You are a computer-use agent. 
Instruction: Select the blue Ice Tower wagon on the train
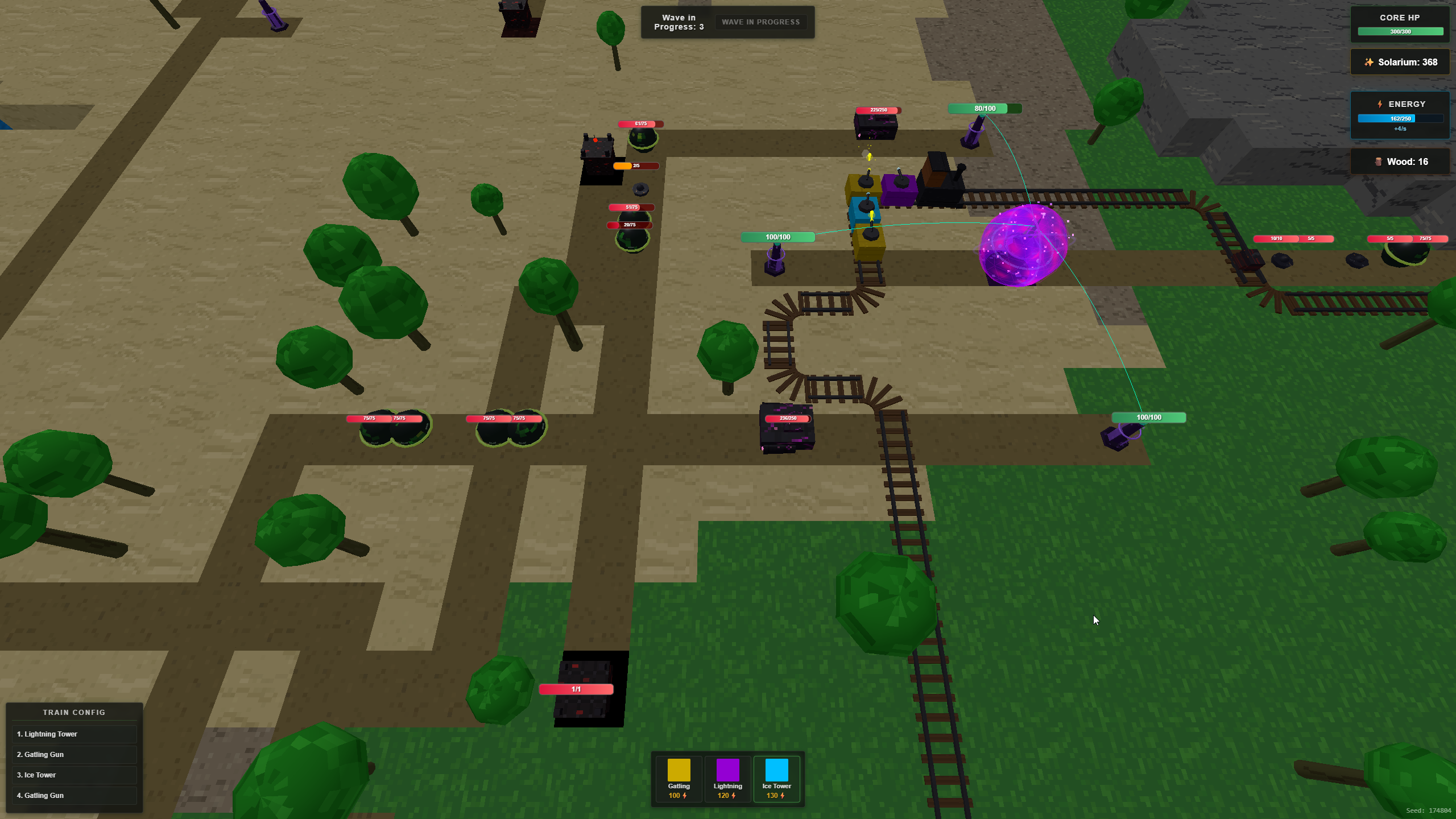tap(864, 208)
